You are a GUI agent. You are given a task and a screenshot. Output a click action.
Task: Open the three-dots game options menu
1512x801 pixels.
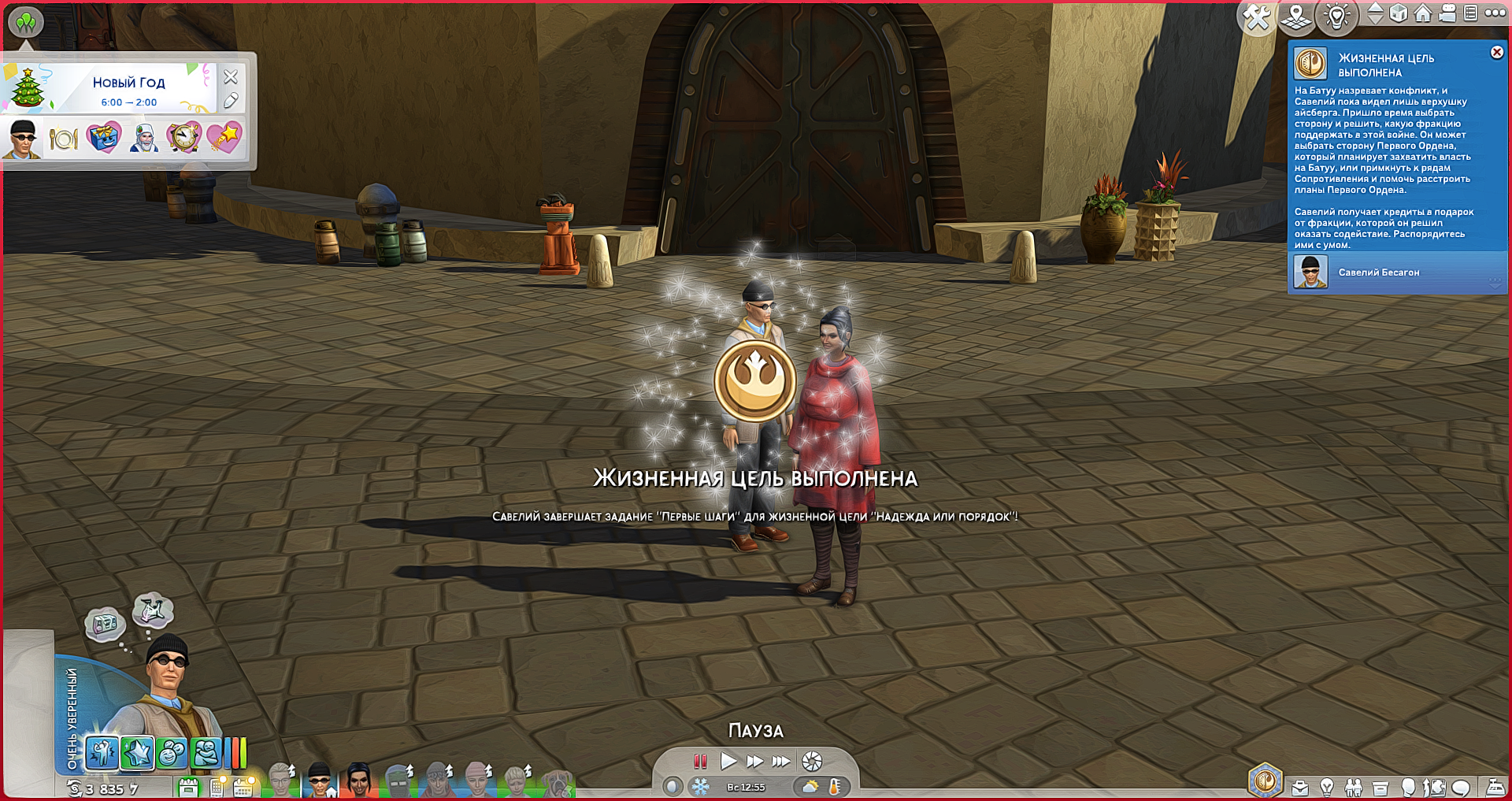[1495, 13]
